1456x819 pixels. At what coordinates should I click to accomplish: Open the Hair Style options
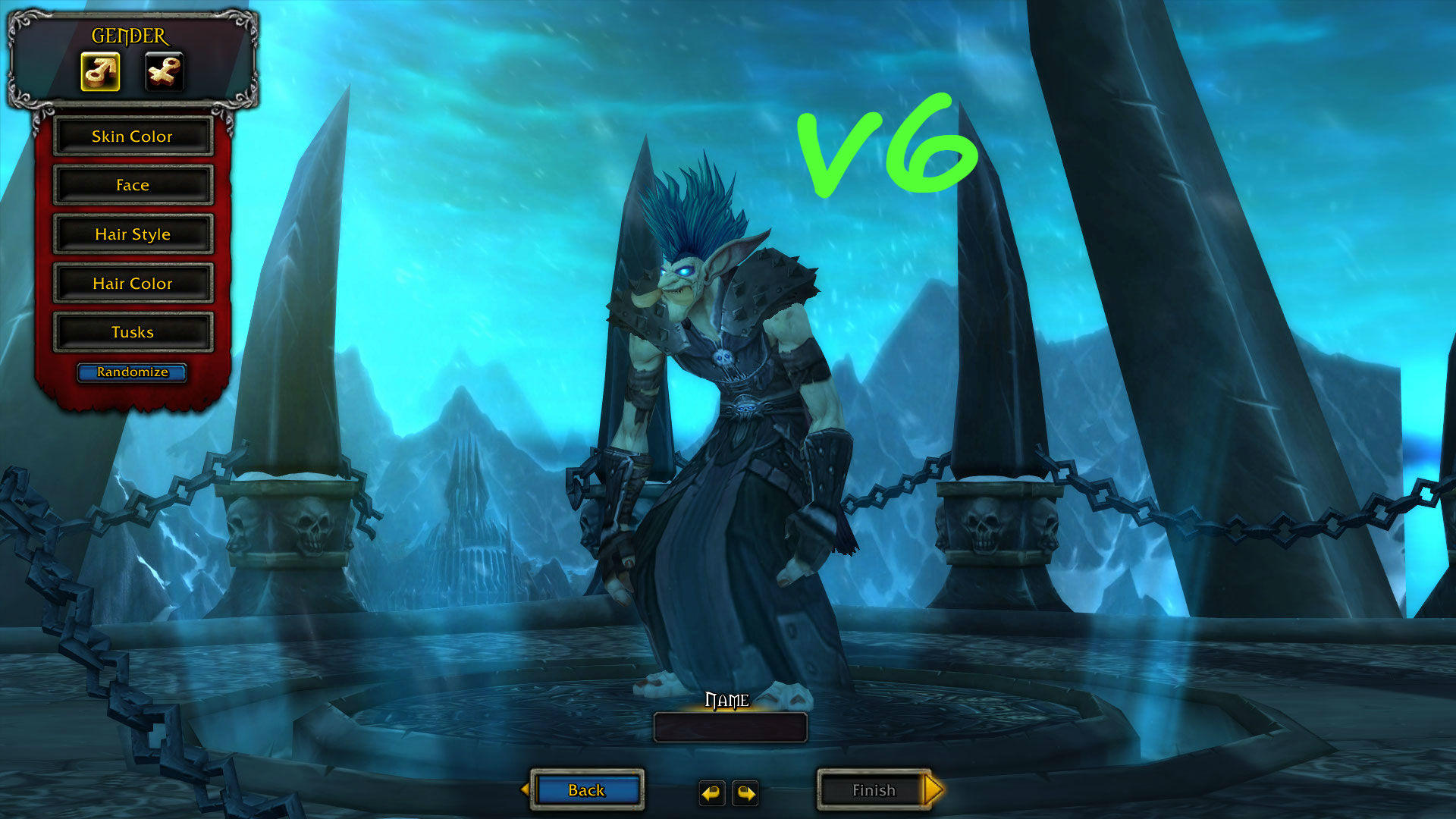point(133,234)
